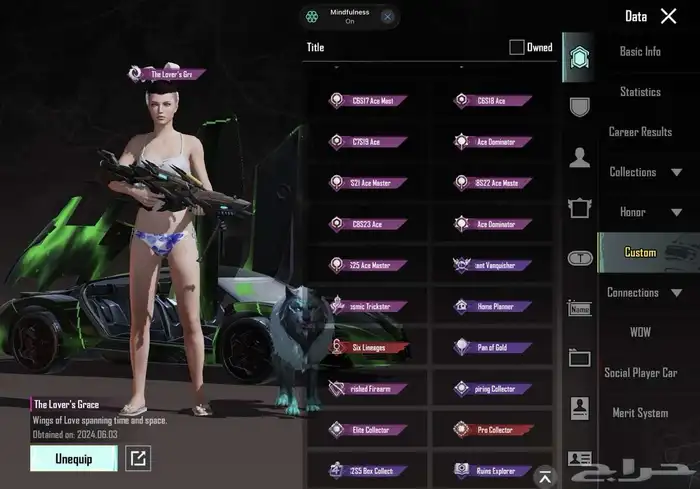This screenshot has height=489, width=700.
Task: Jump back to top of title list
Action: pyautogui.click(x=544, y=475)
